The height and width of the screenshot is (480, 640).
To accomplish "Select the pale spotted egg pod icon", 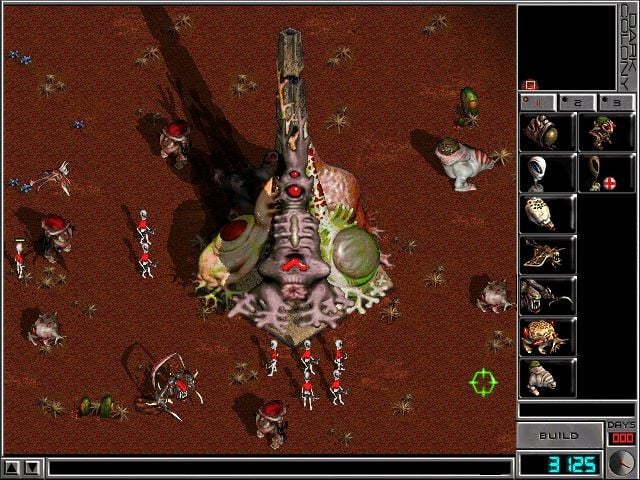I will [x=547, y=214].
